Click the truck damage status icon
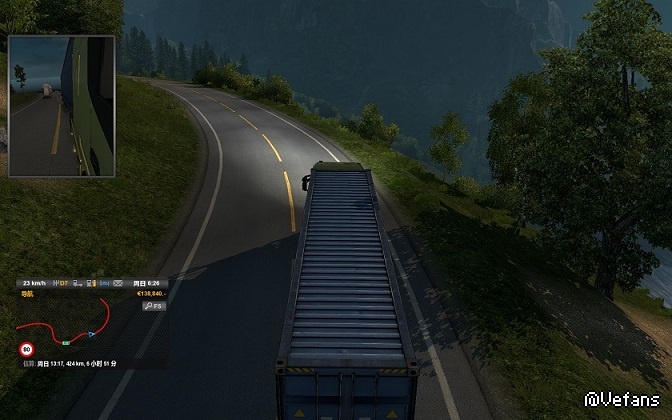This screenshot has height=420, width=672. 77,283
